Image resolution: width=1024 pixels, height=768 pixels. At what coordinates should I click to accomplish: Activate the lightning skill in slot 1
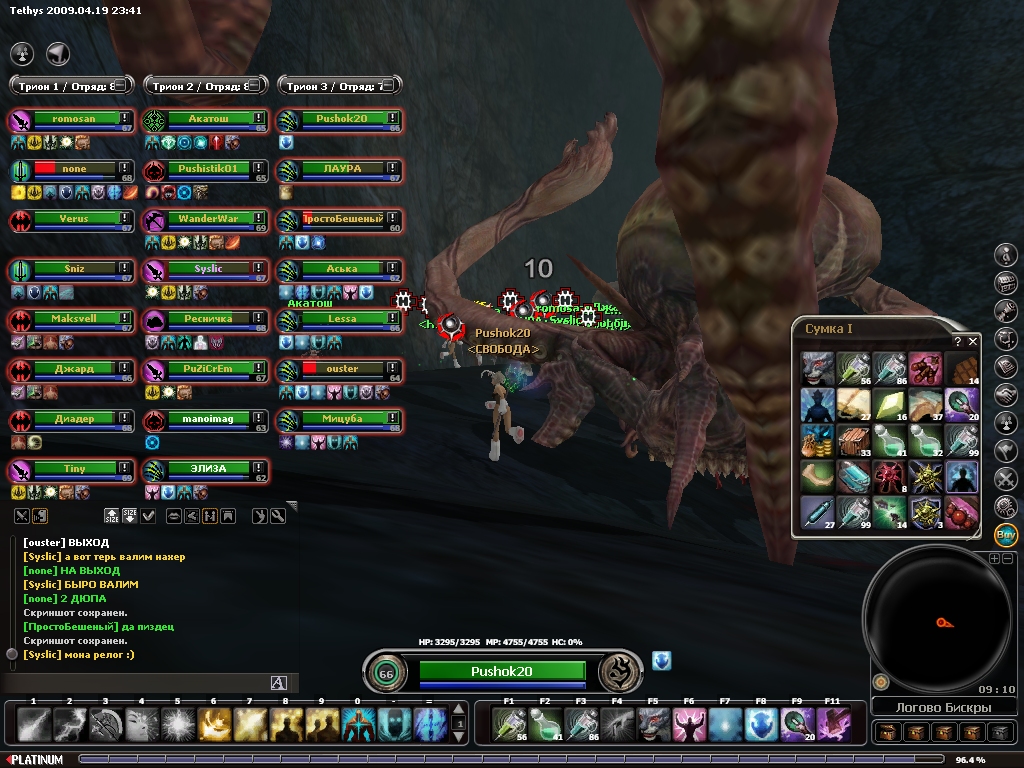pos(33,723)
